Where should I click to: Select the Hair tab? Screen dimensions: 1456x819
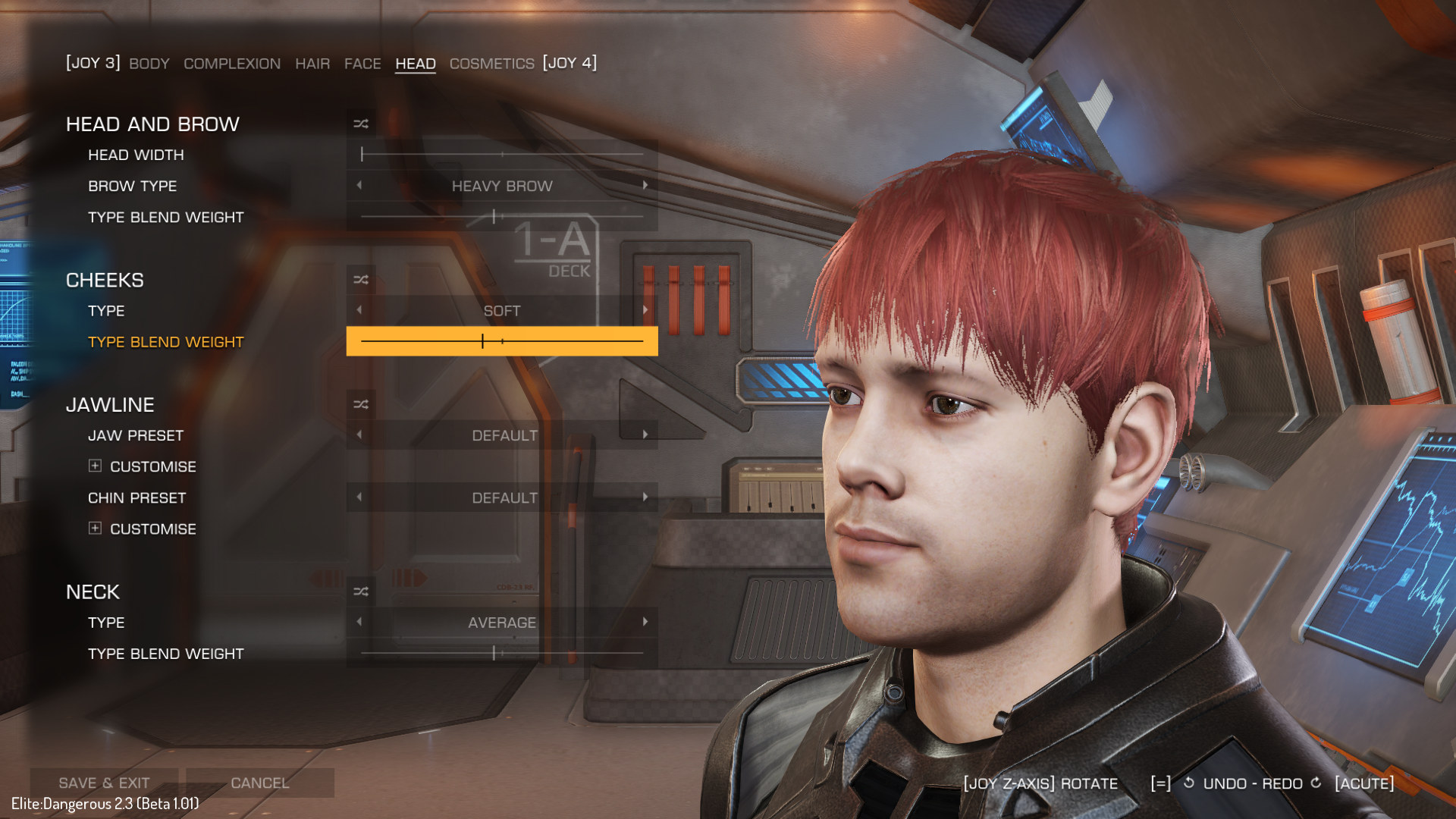312,64
